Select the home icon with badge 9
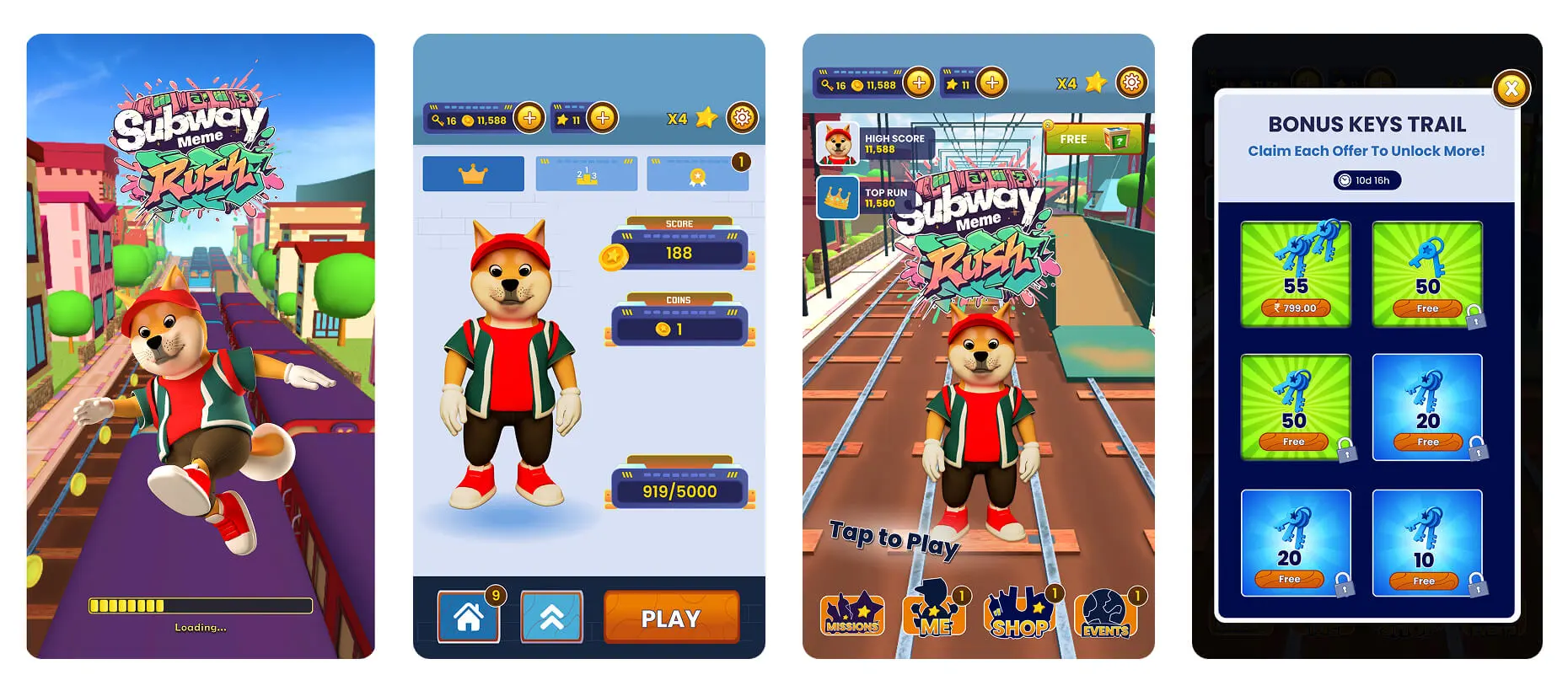Image resolution: width=1568 pixels, height=691 pixels. click(x=469, y=616)
